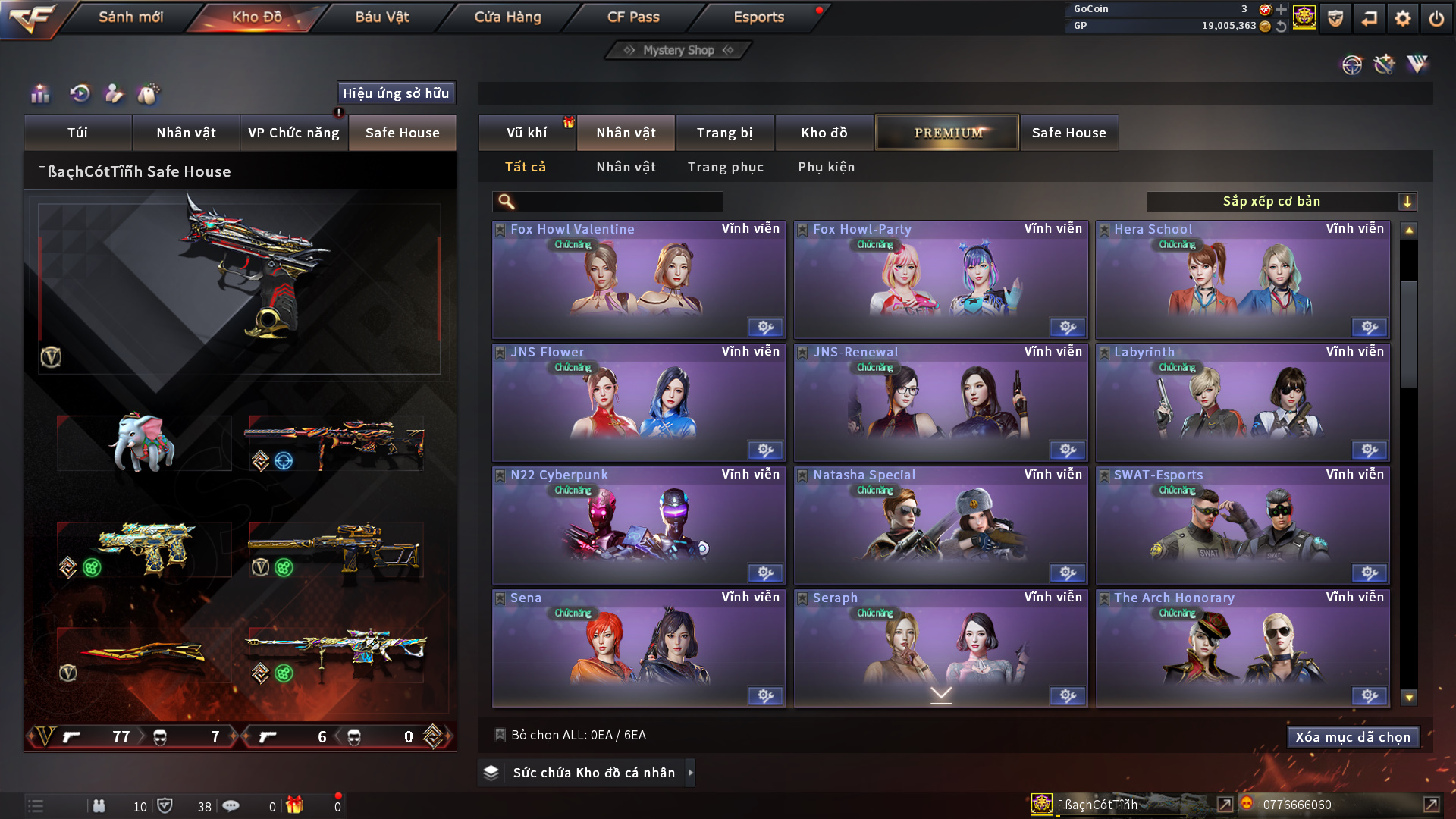Filter by Trang phục costumes

click(725, 167)
